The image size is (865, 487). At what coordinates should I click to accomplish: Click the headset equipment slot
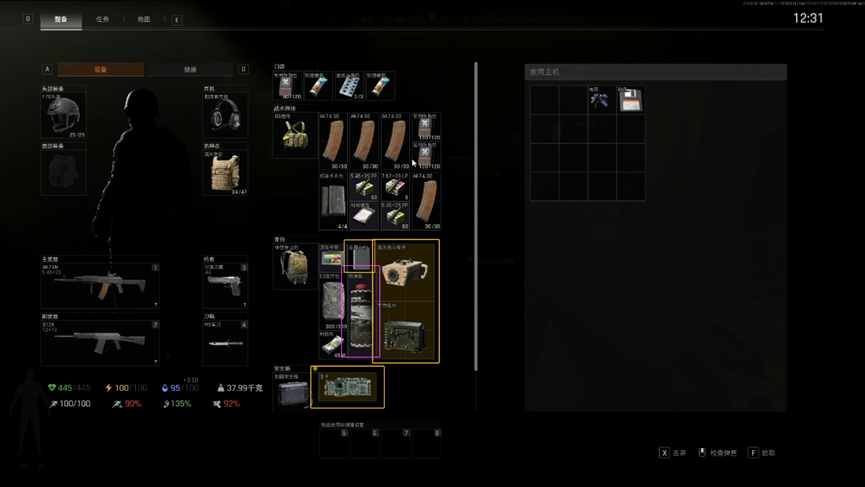(225, 113)
